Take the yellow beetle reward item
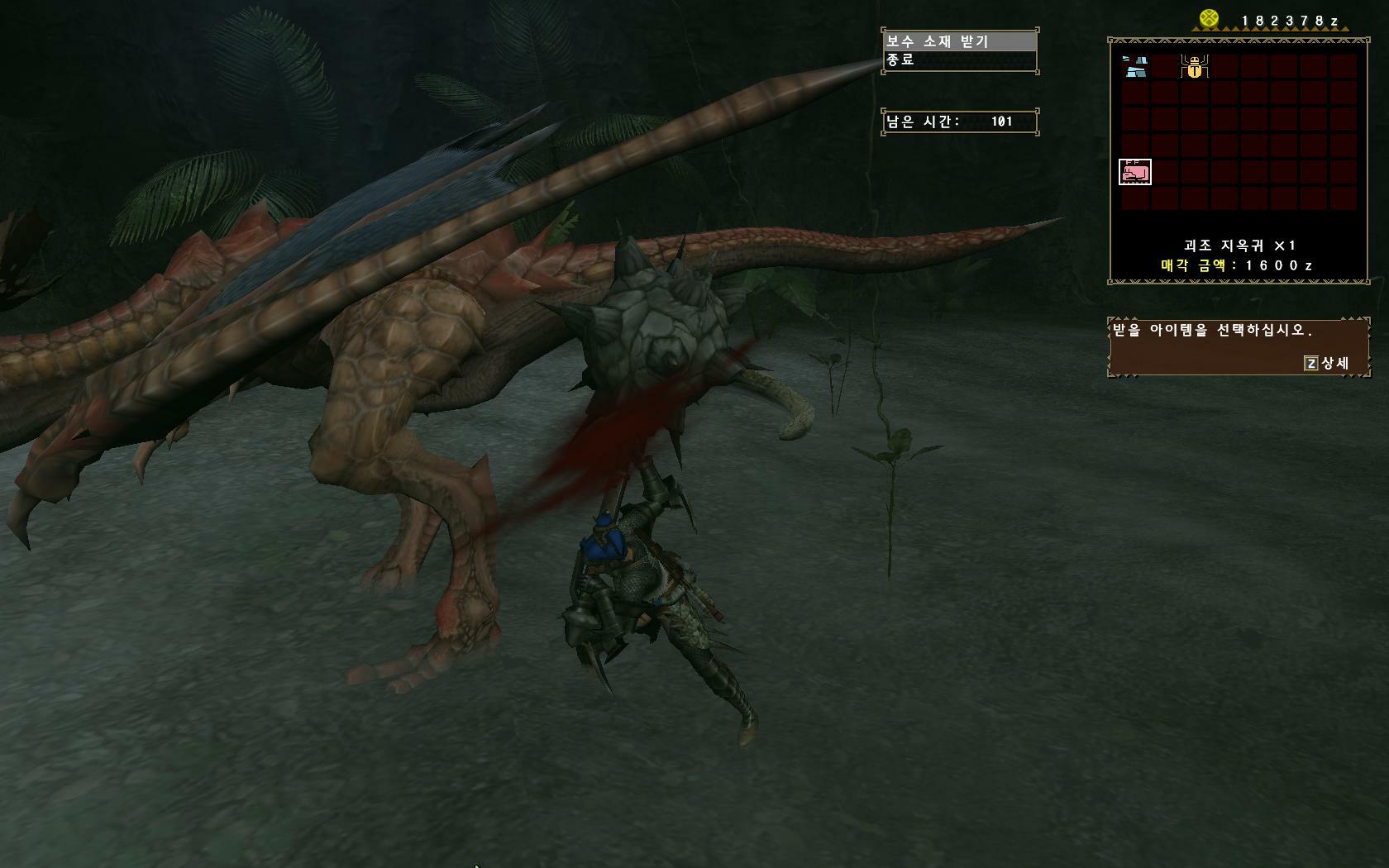Image resolution: width=1389 pixels, height=868 pixels. pyautogui.click(x=1195, y=66)
